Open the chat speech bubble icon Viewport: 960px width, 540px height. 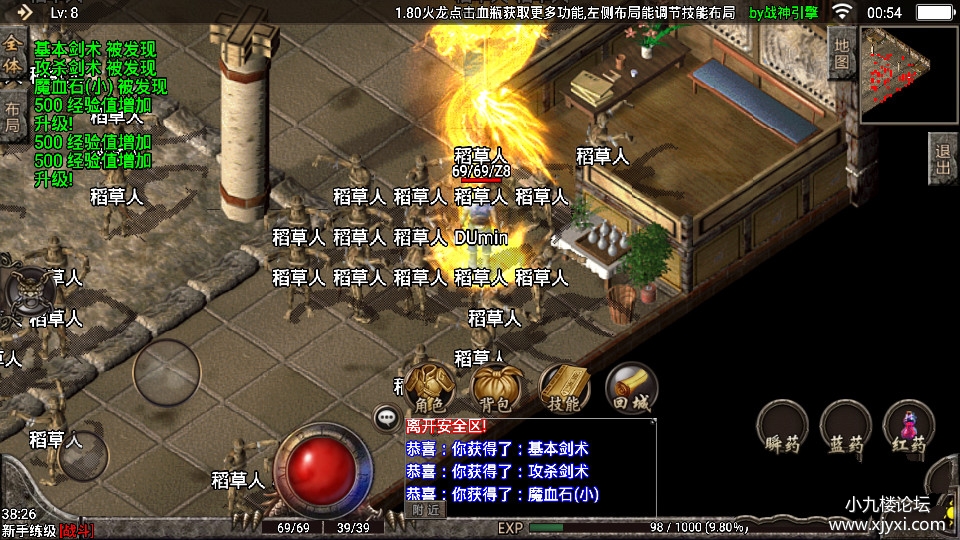point(386,418)
